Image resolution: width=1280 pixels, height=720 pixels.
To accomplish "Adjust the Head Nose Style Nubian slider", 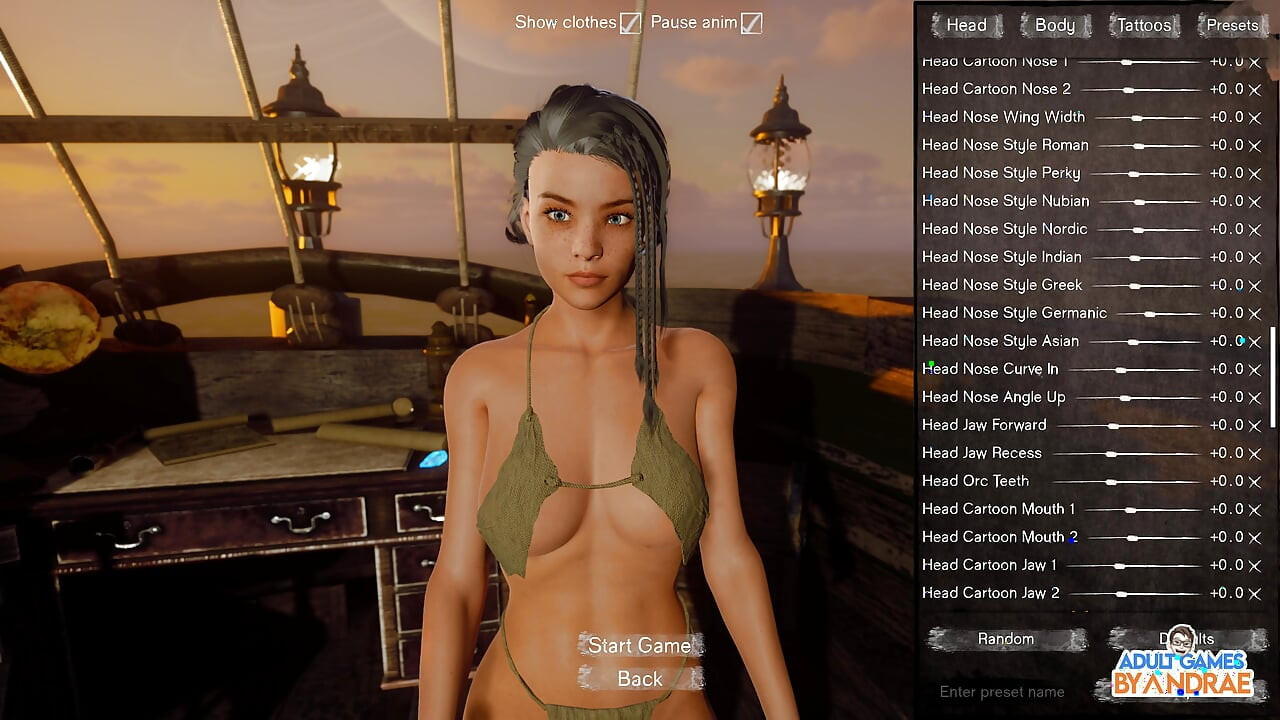I will point(1139,202).
